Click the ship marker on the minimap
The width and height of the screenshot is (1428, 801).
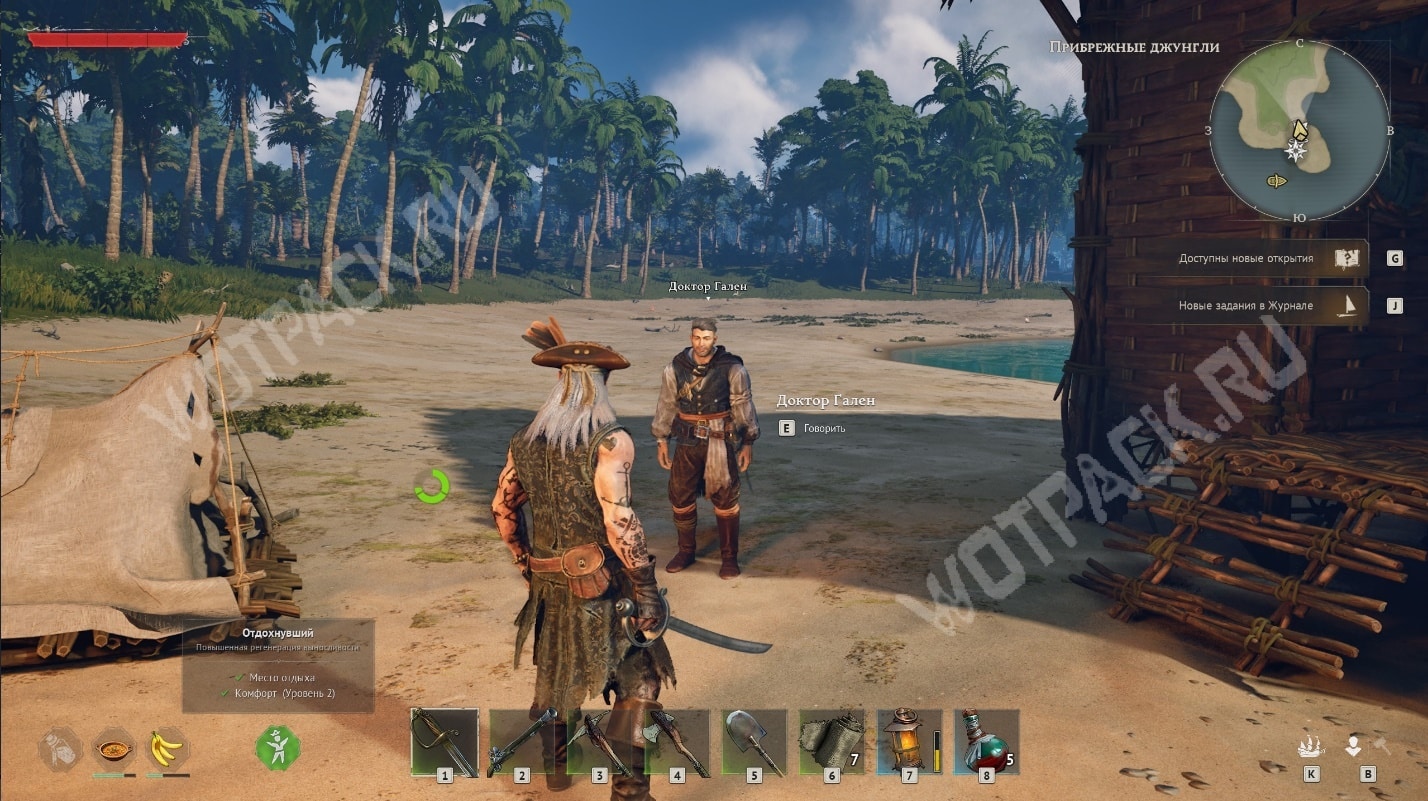pos(1277,181)
